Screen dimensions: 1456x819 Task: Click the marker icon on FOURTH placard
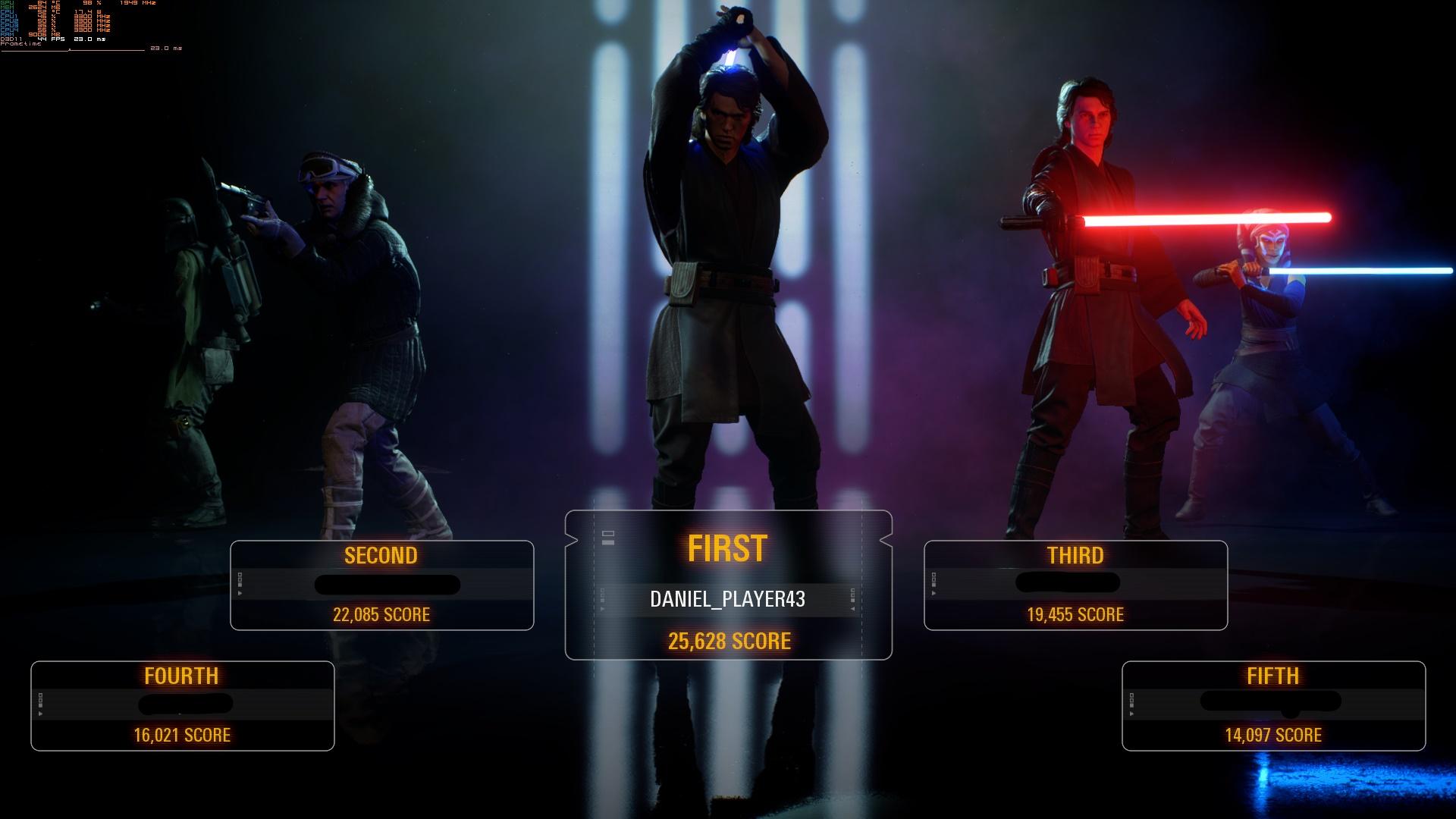39,701
